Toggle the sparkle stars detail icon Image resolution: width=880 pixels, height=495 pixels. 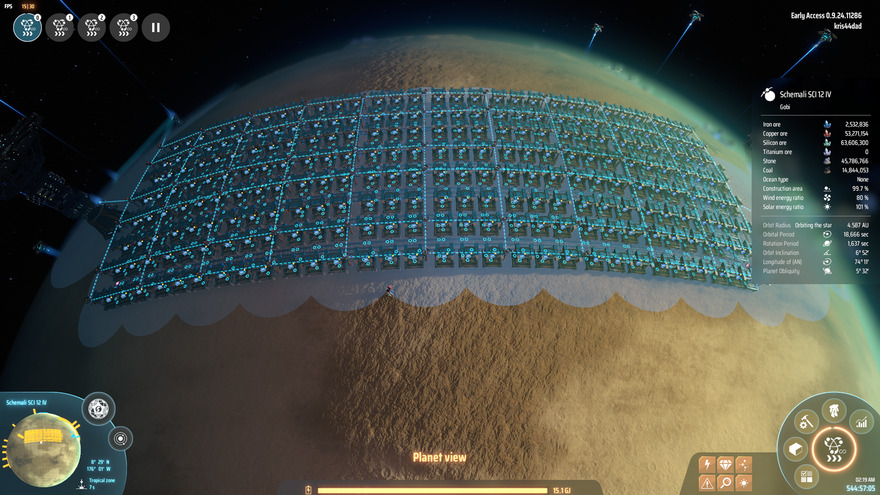coord(743,464)
